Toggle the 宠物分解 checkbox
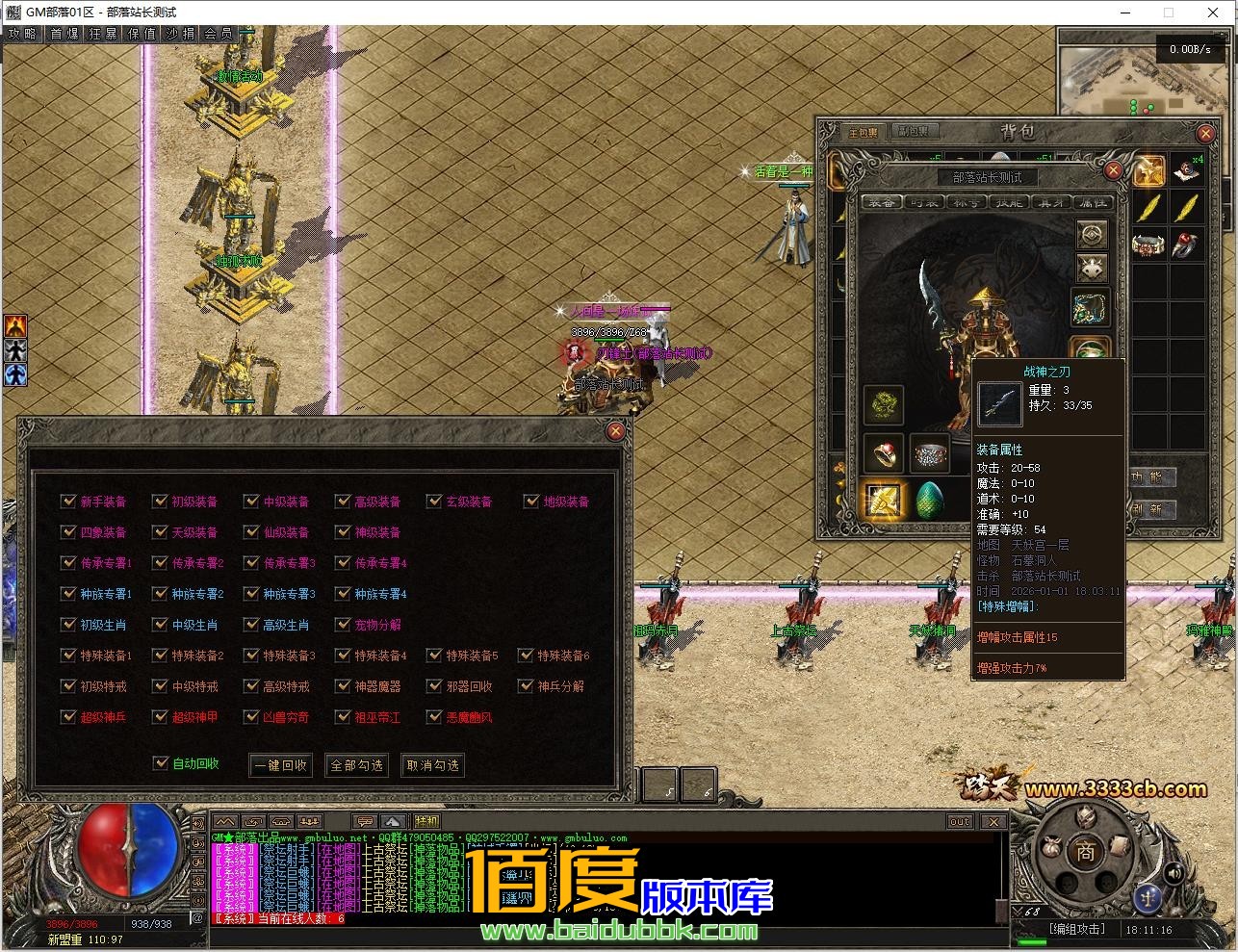 (x=343, y=625)
